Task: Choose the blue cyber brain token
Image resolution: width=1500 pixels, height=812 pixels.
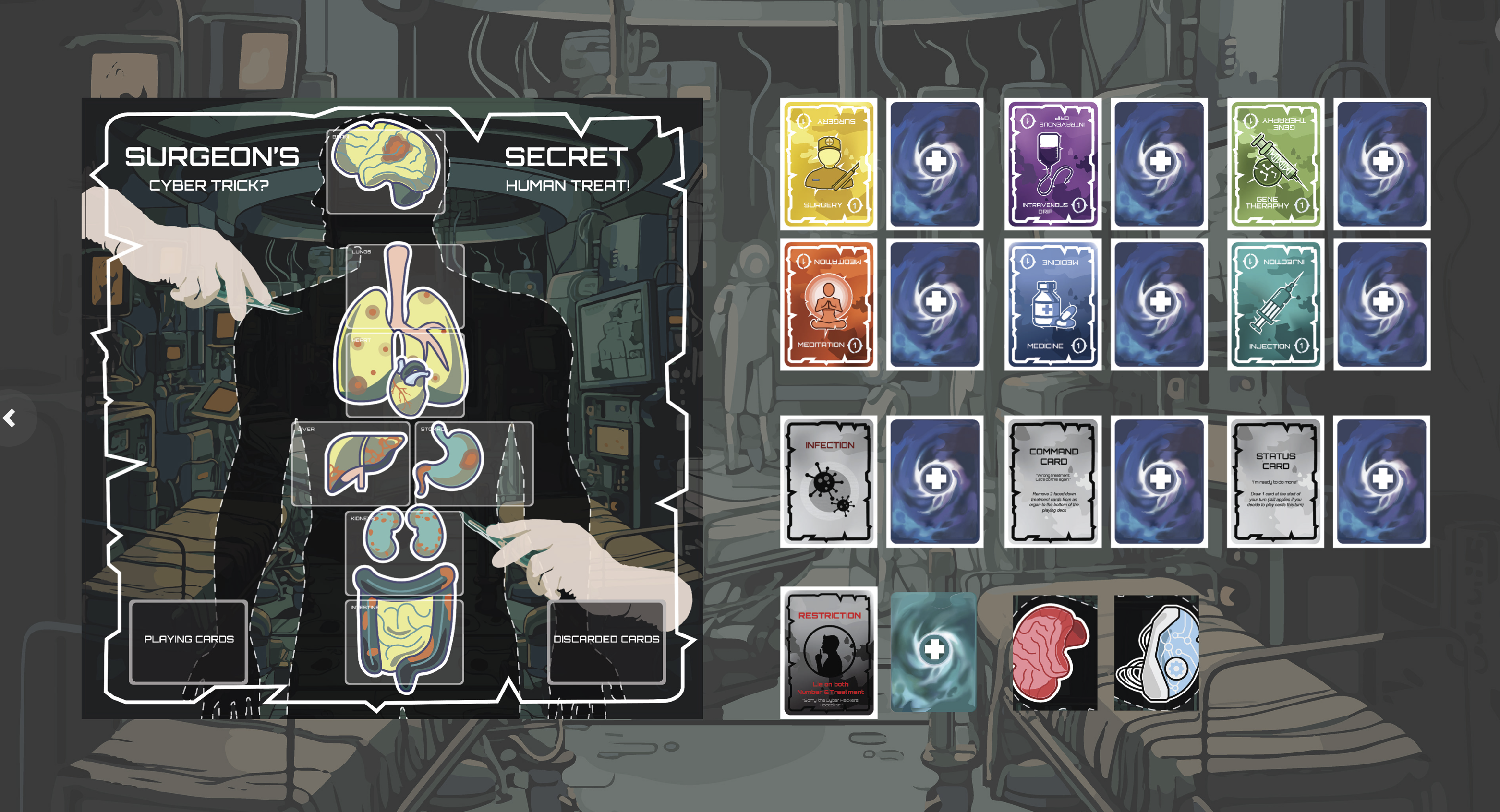Action: tap(1156, 653)
